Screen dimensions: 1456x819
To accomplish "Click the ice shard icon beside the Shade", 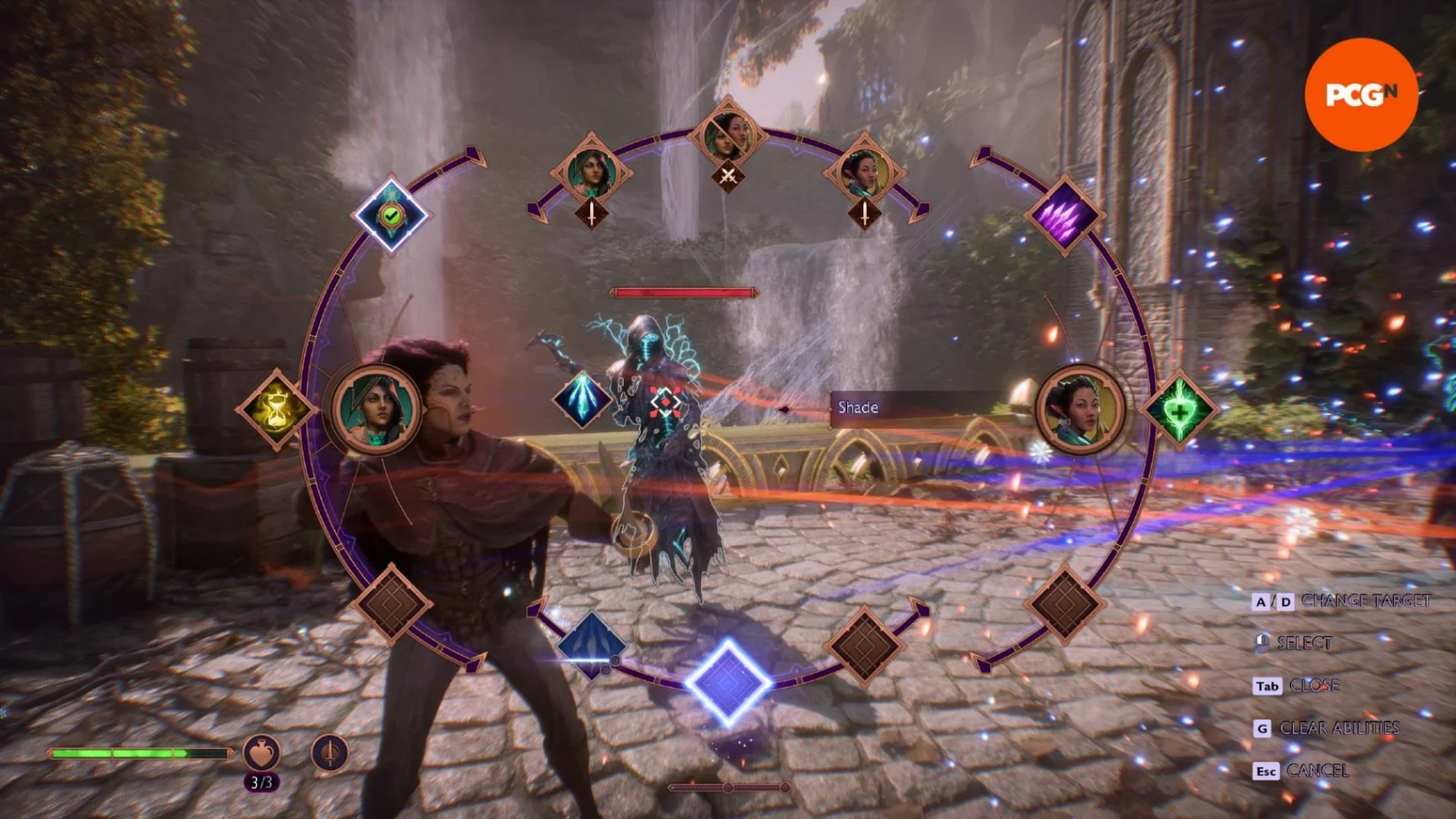I will [x=582, y=399].
